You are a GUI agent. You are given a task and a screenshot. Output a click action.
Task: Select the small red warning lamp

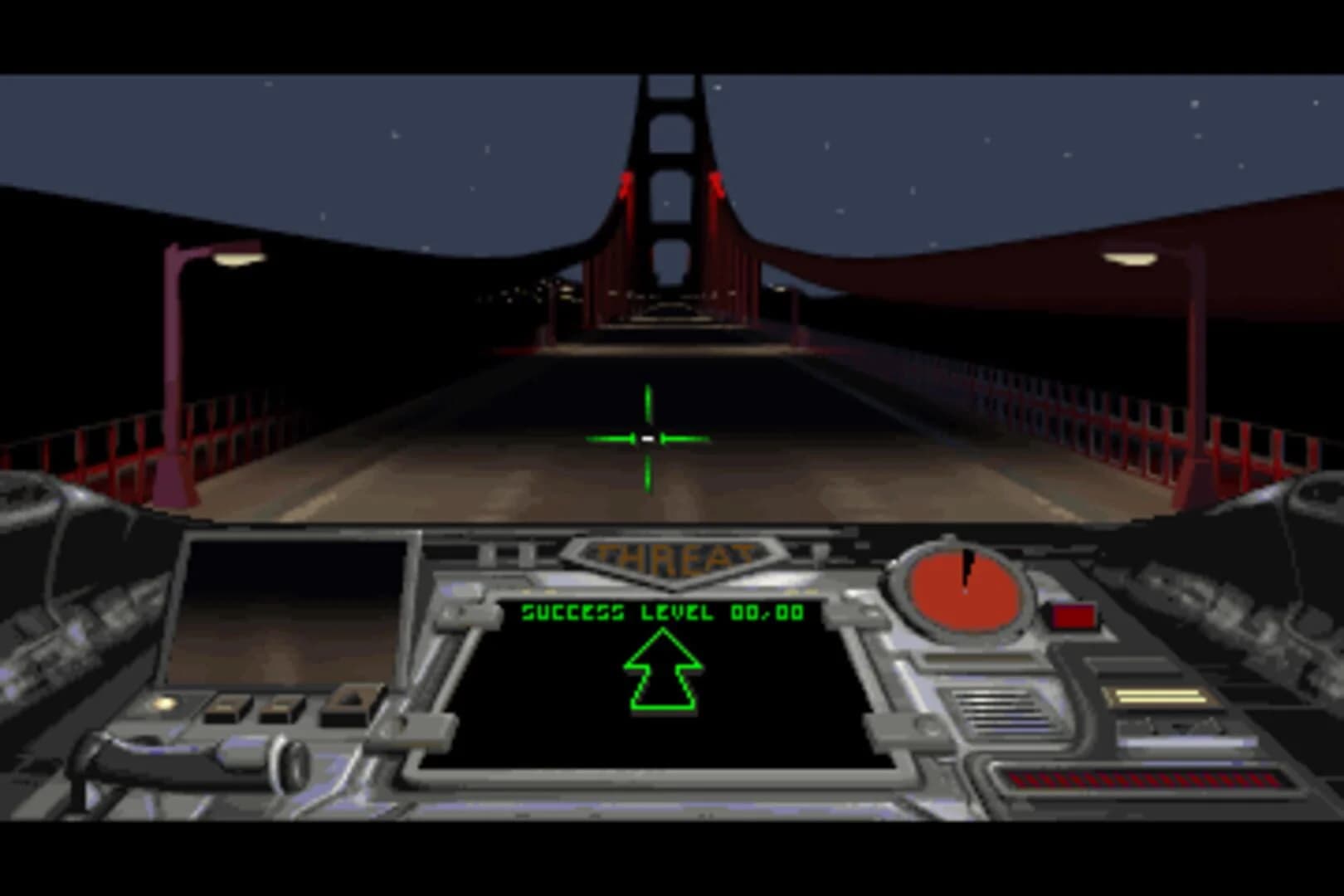pos(1075,616)
